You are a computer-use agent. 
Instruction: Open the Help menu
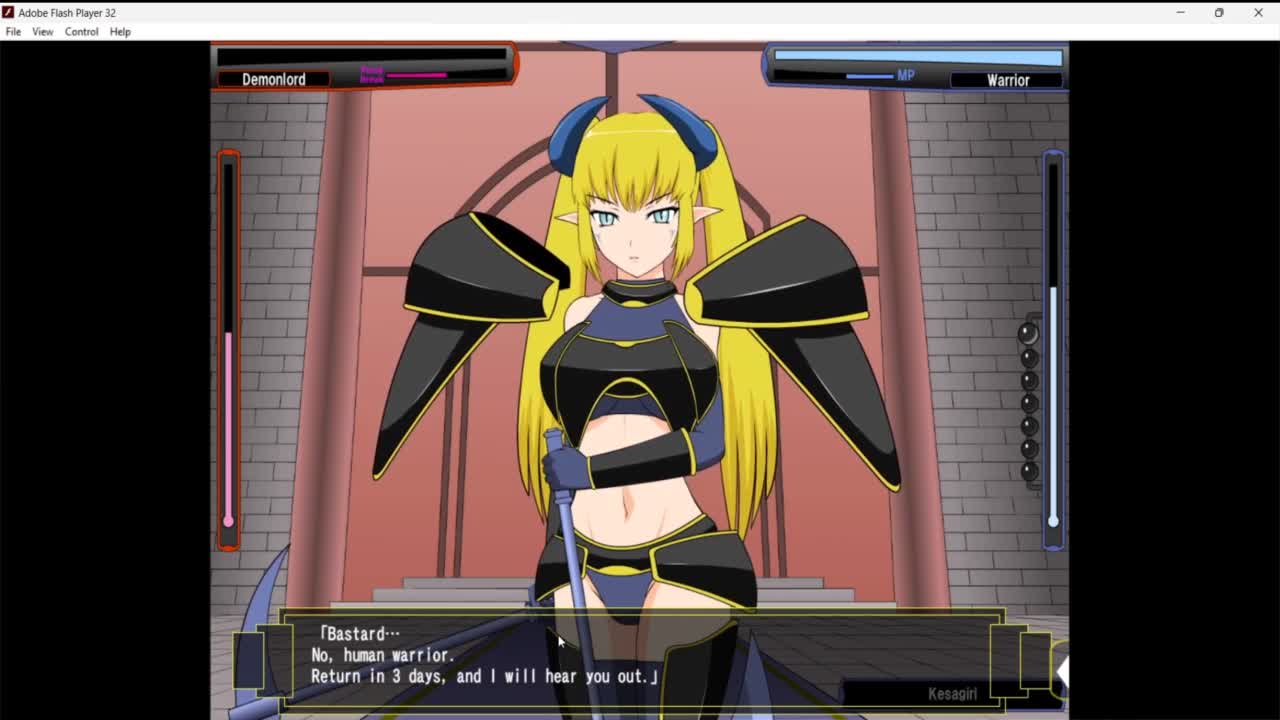(x=120, y=32)
